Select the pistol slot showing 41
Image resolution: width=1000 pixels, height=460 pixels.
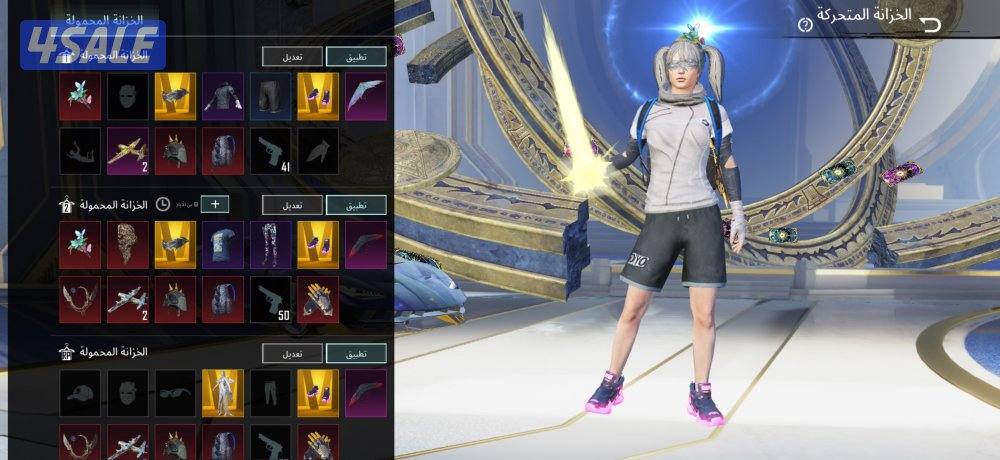pos(270,148)
